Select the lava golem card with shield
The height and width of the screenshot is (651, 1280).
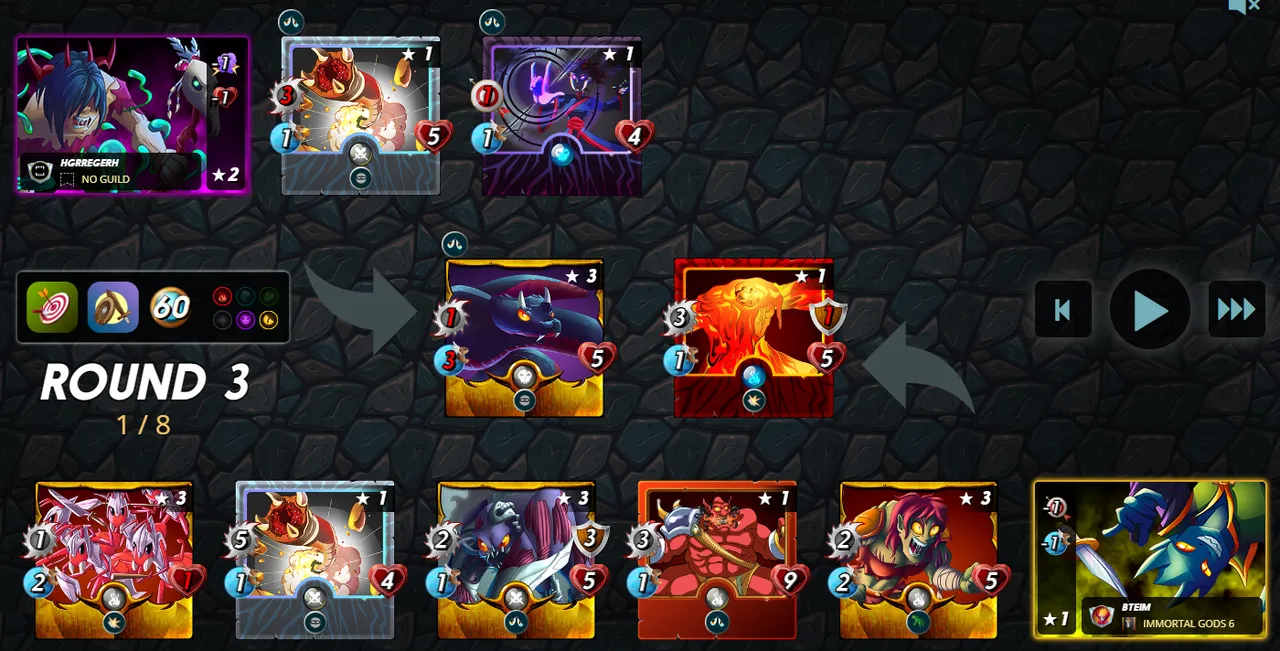[x=753, y=338]
